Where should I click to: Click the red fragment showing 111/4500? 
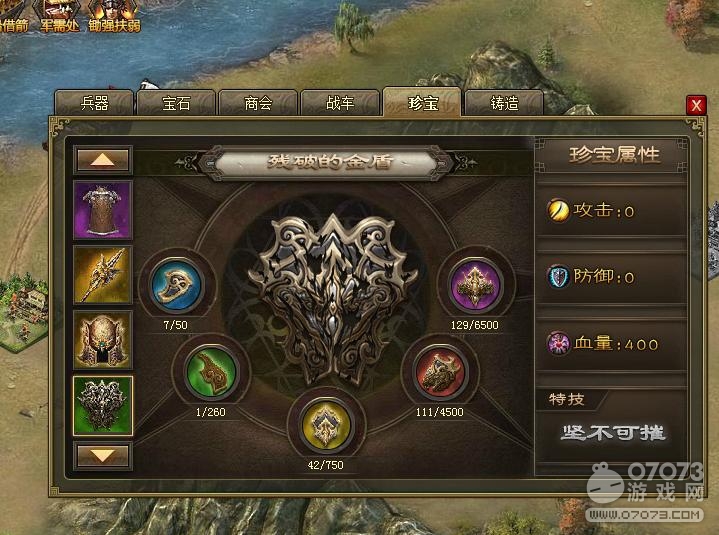click(441, 372)
